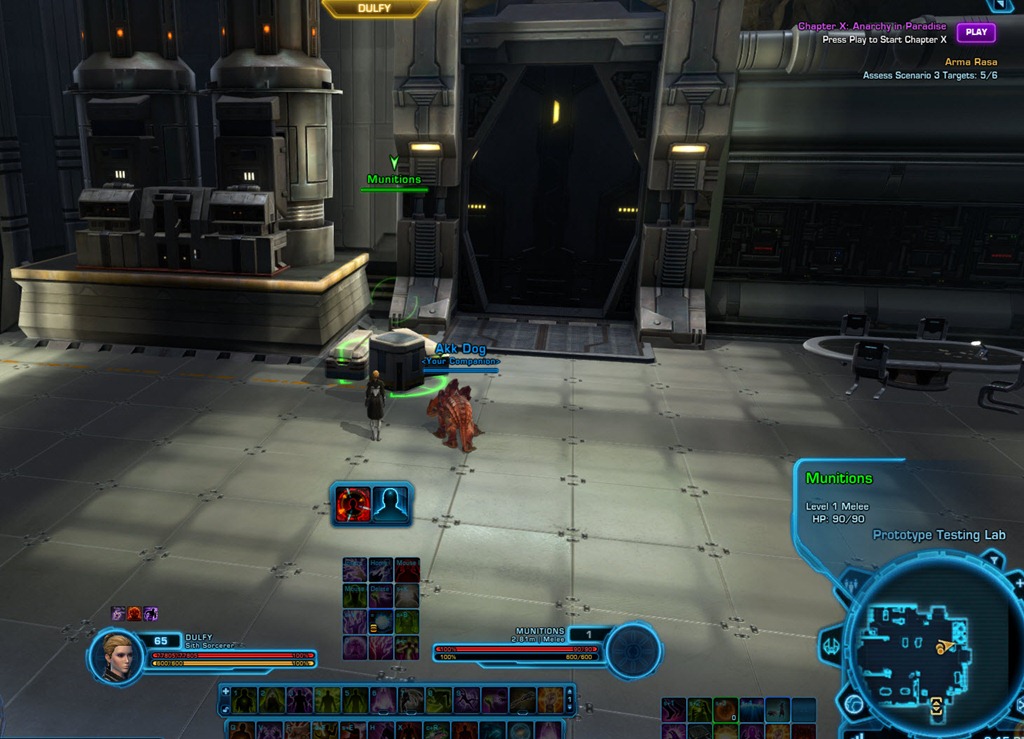This screenshot has height=739, width=1024.
Task: Activate the first ability on the main quickbar
Action: point(245,700)
